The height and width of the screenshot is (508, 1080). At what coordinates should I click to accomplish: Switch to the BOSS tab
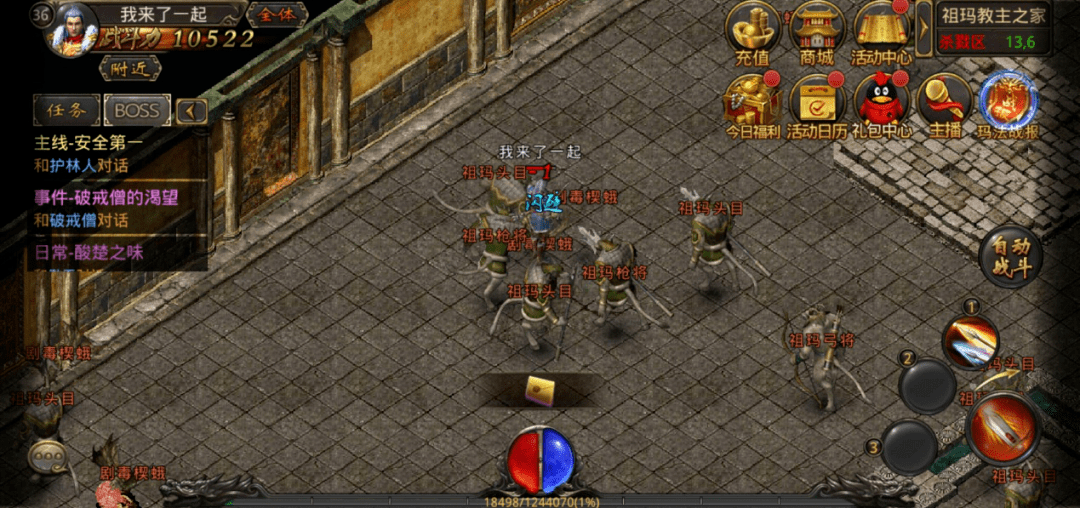click(137, 110)
